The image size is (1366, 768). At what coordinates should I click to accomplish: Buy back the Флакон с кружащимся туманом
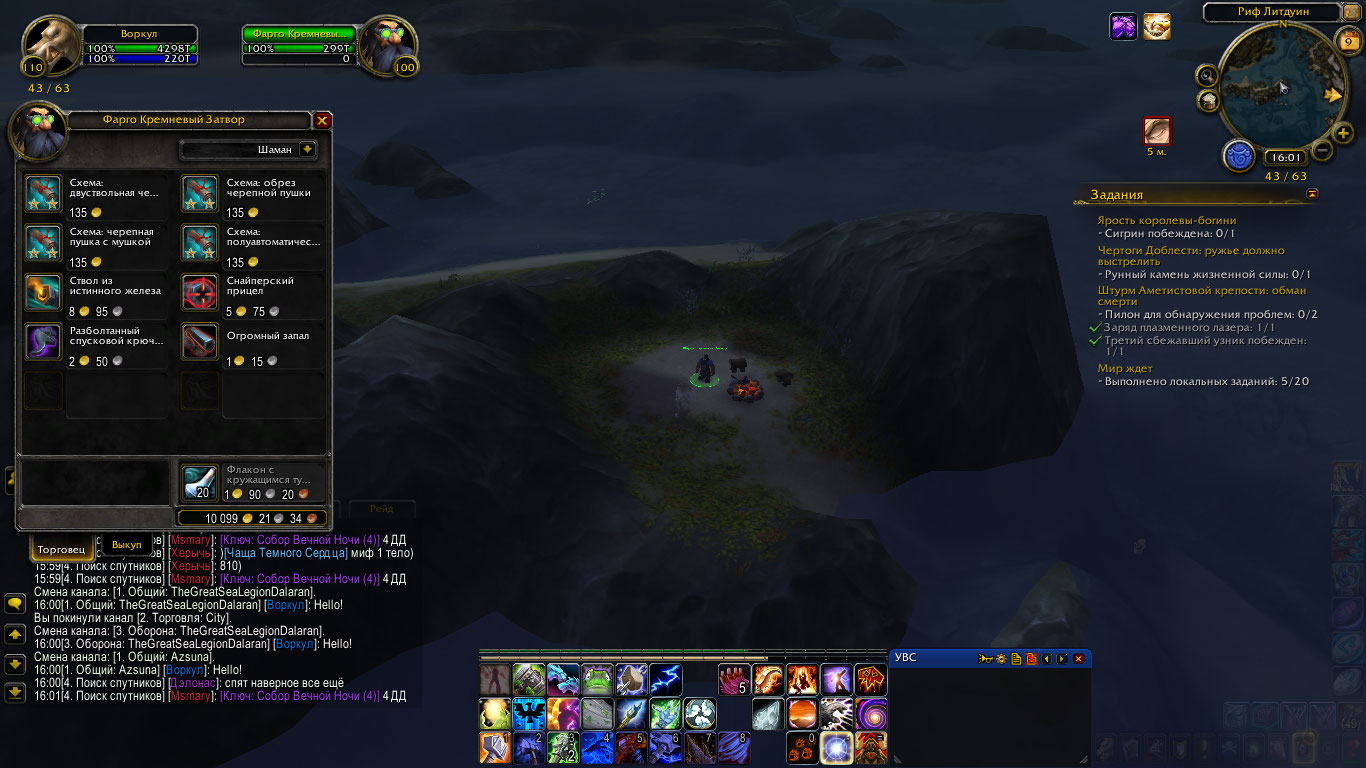(x=200, y=483)
